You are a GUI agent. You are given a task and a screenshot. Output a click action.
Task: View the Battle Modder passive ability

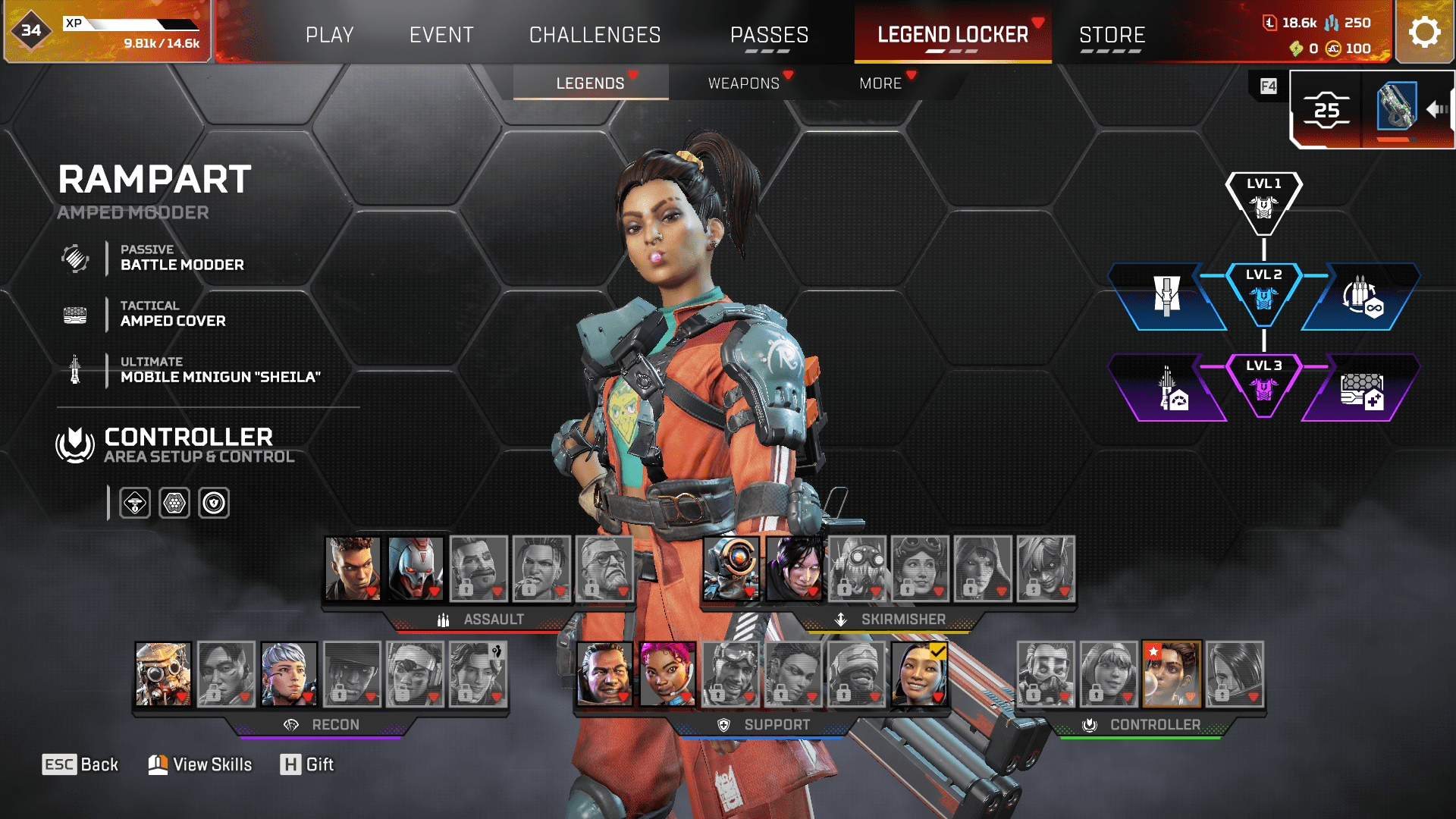182,259
